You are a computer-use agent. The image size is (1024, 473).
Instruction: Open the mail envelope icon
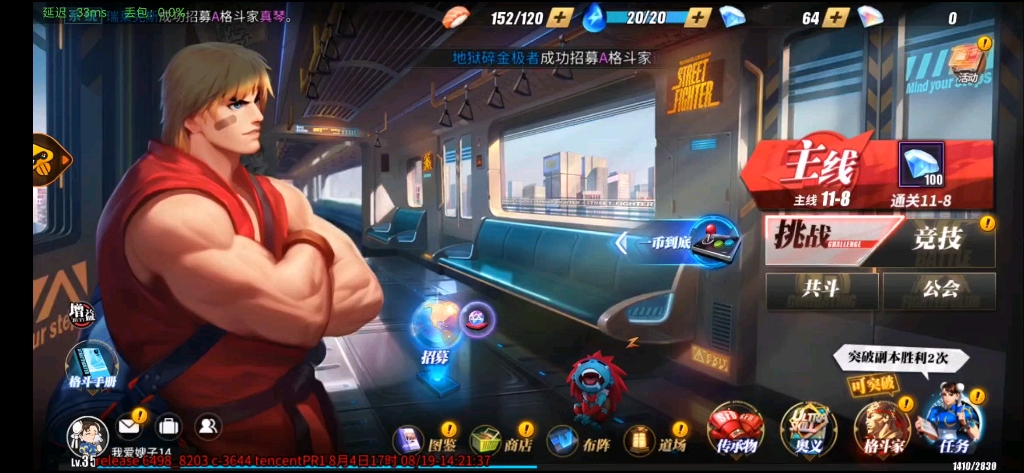pos(129,426)
